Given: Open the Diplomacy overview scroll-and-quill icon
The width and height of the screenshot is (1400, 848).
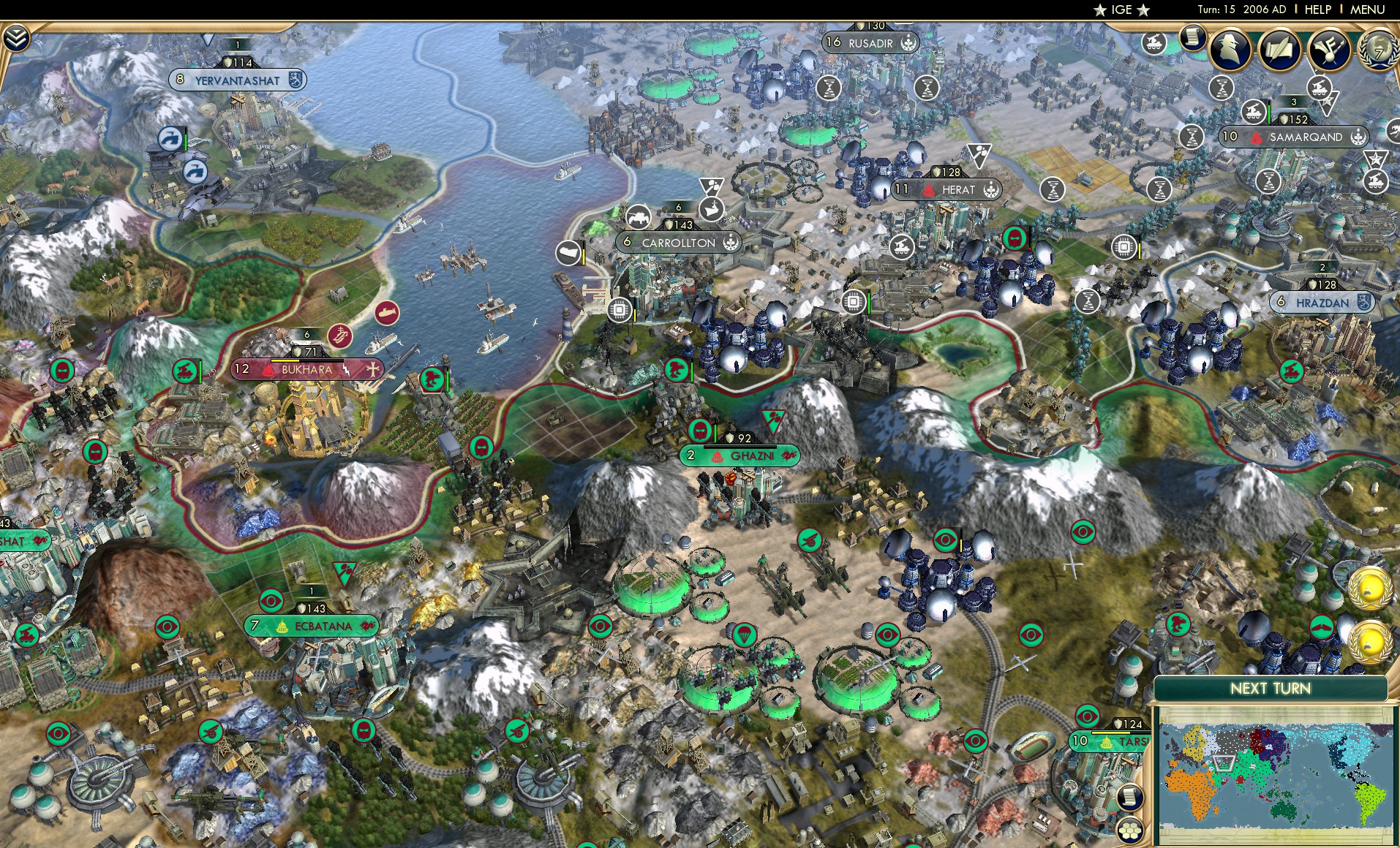Looking at the screenshot, I should 1278,48.
